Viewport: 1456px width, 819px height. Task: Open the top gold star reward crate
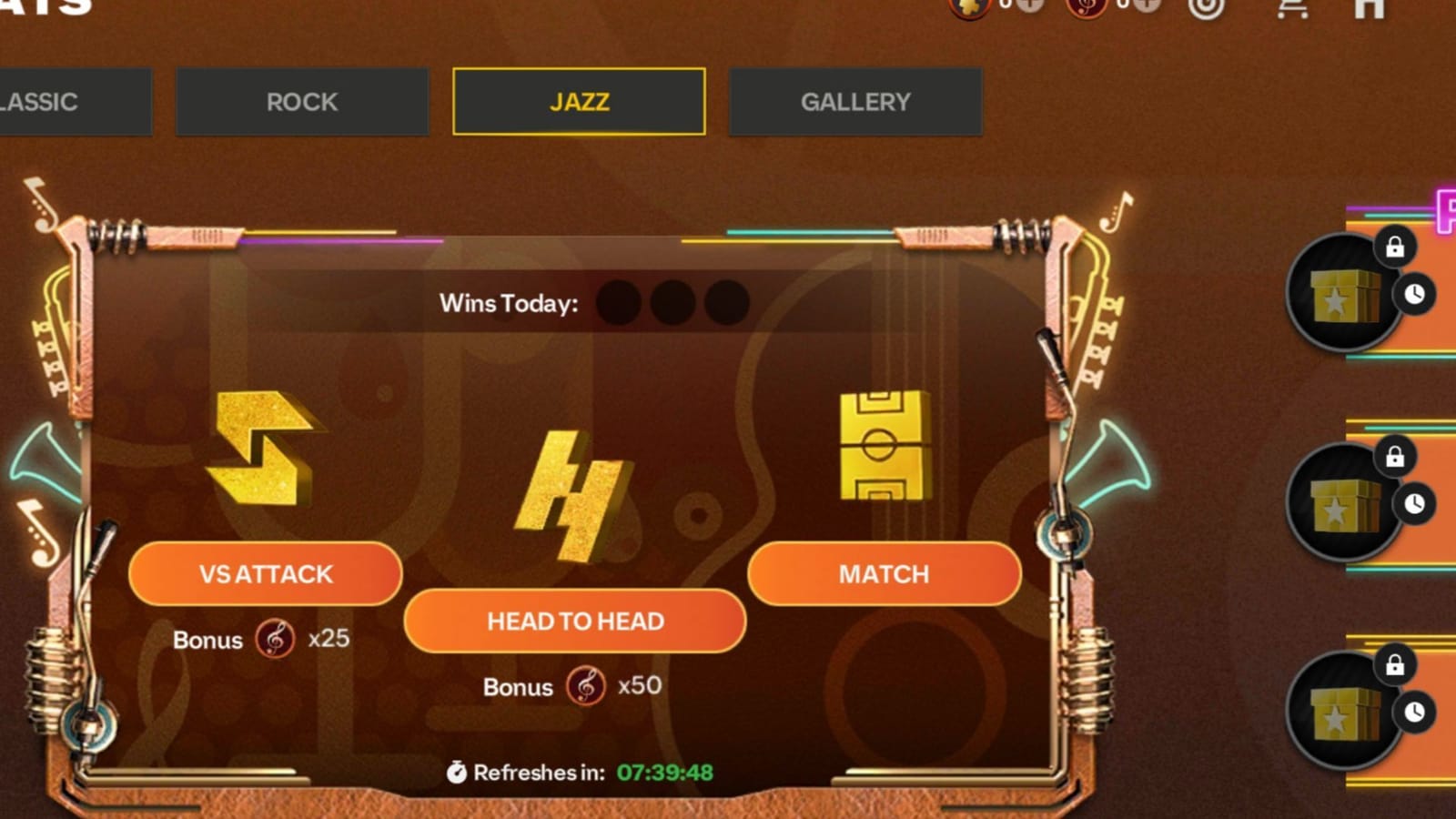click(x=1343, y=297)
